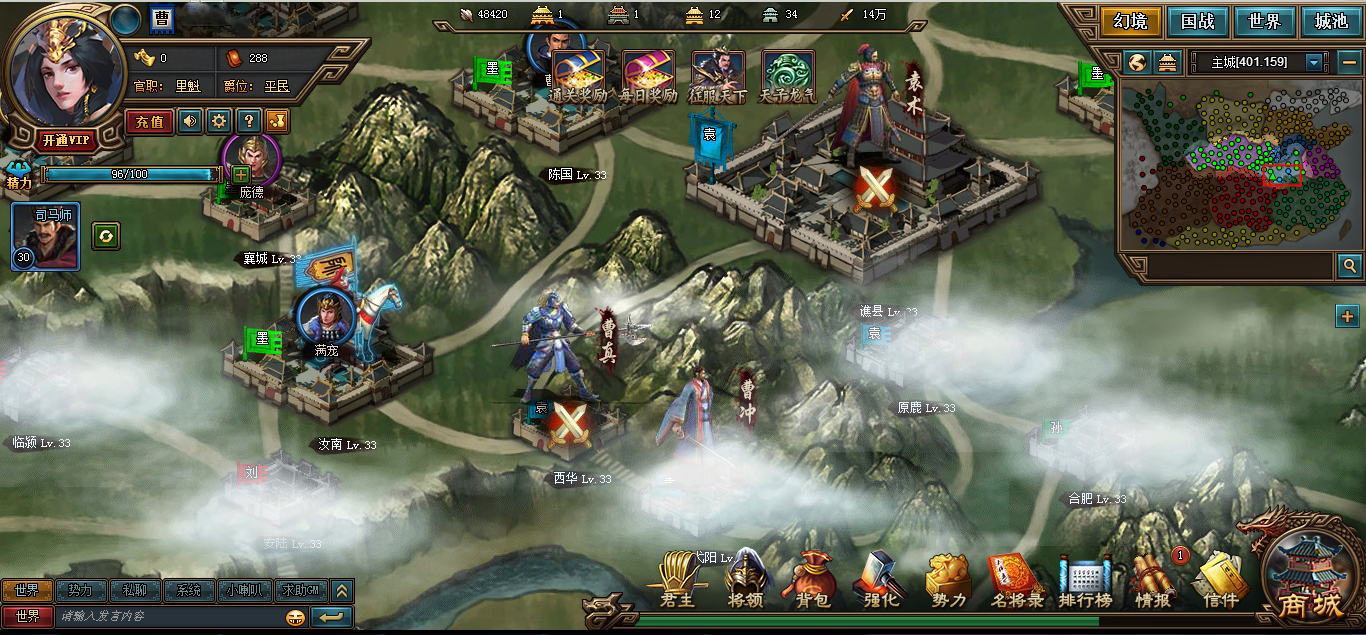This screenshot has height=635, width=1366.
Task: Claim the 通关奖励 treasure chest reward
Action: 578,77
